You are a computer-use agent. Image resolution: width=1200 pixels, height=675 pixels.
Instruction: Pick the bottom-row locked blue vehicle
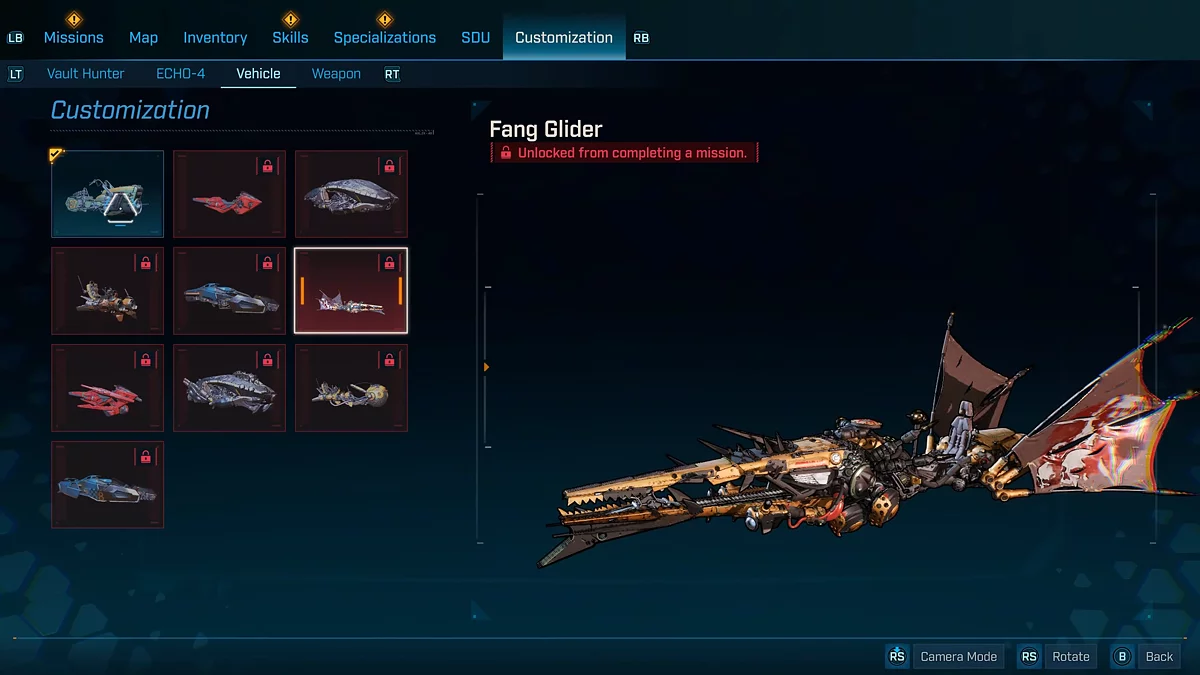[x=108, y=485]
